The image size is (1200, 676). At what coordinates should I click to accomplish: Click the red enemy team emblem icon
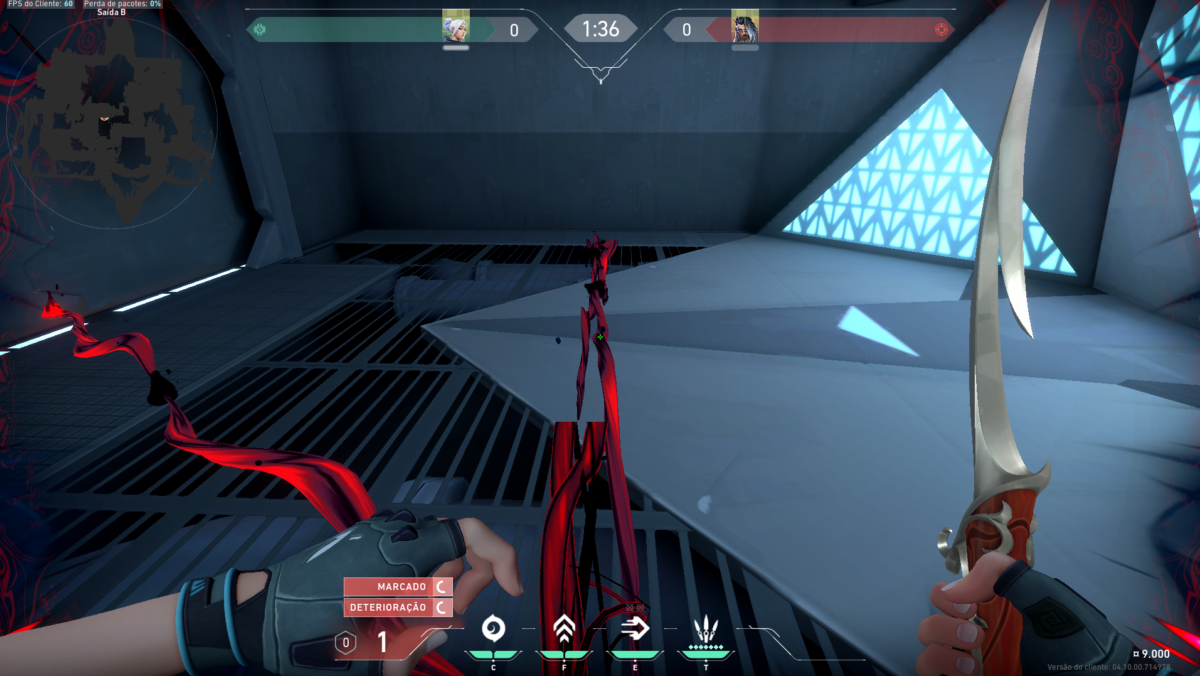click(941, 30)
